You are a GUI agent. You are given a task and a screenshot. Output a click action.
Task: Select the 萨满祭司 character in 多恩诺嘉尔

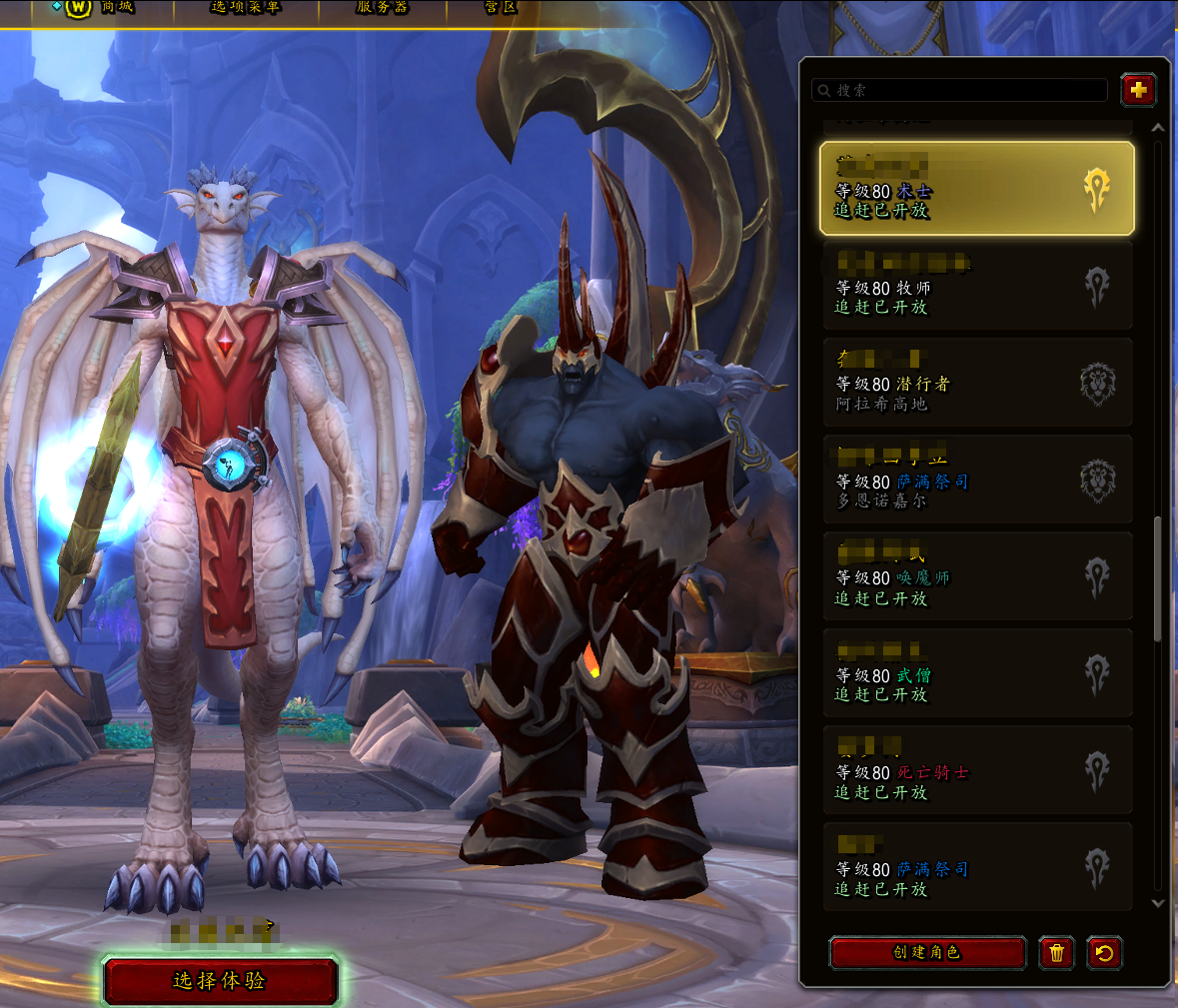[x=976, y=481]
